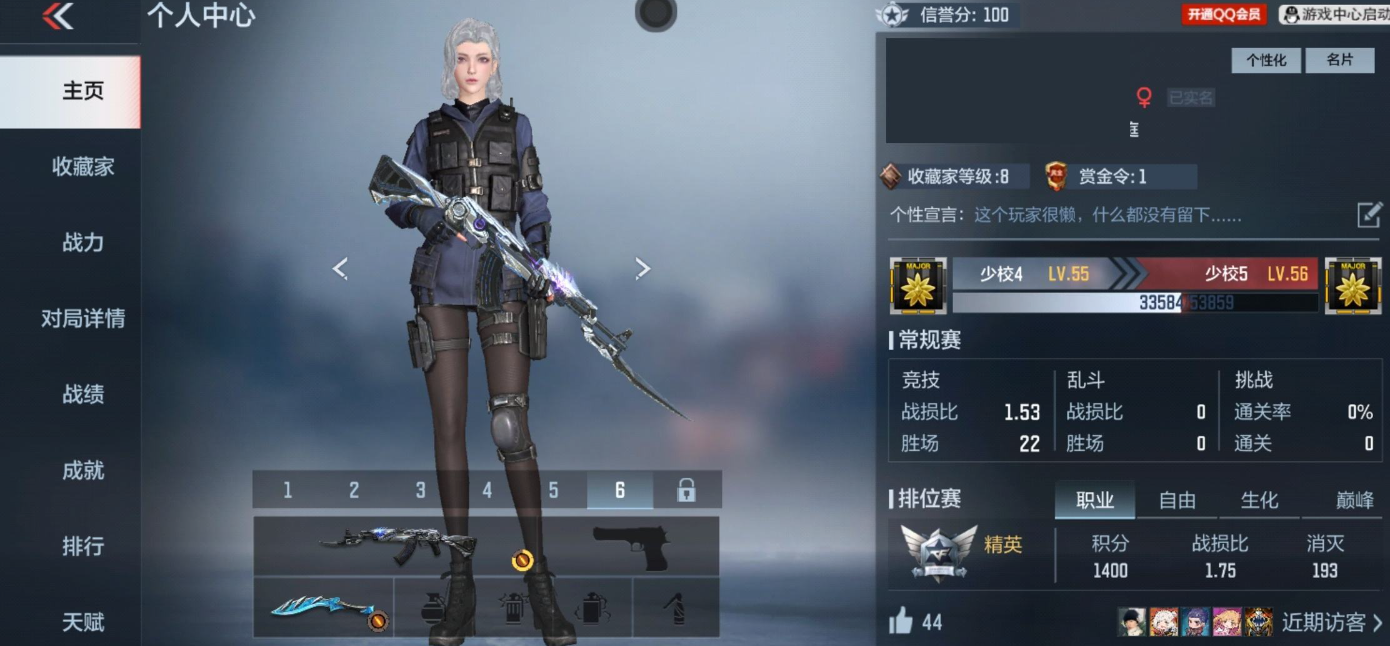View 近期访客 recent visitors
Image resolution: width=1390 pixels, height=646 pixels.
[1331, 622]
